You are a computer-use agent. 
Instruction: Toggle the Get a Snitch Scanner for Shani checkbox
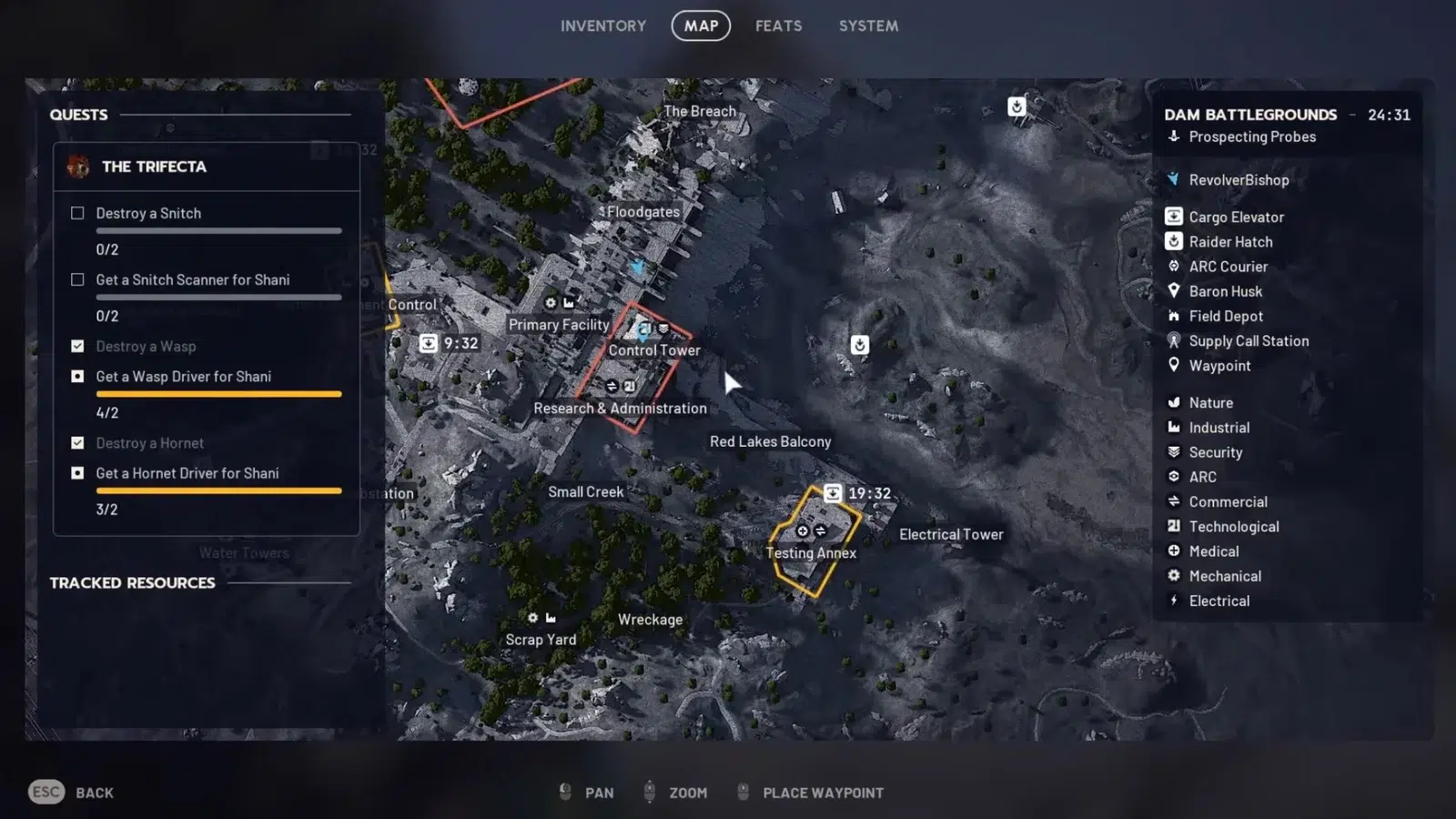click(x=77, y=279)
